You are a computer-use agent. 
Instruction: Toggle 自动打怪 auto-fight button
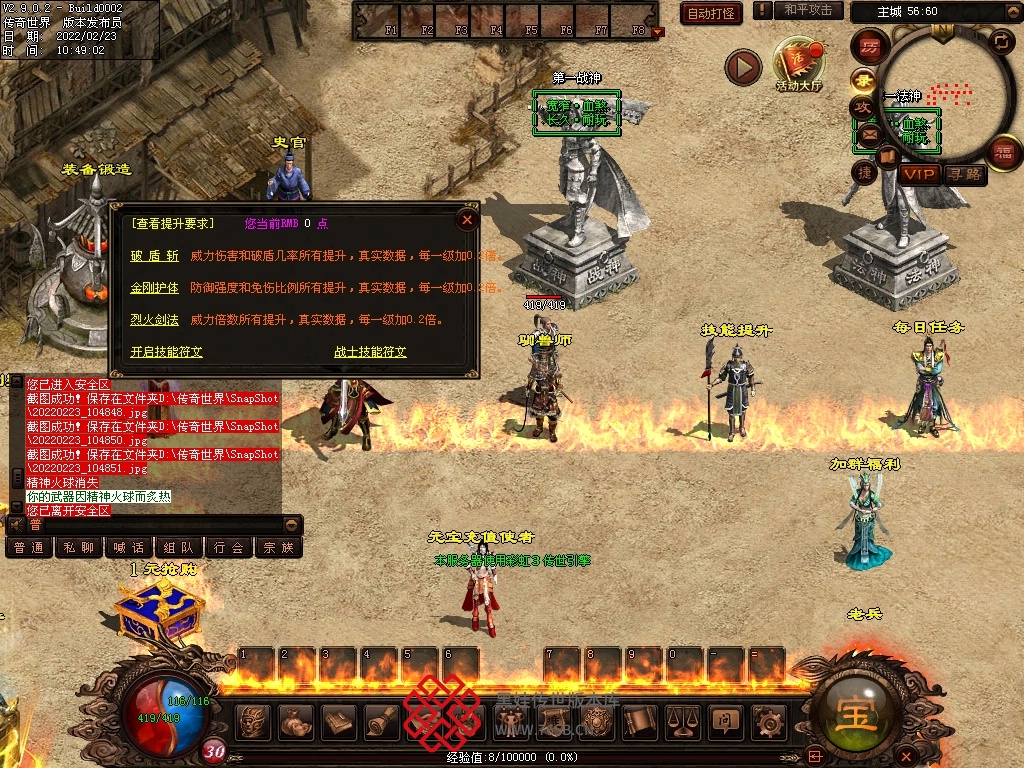[710, 13]
